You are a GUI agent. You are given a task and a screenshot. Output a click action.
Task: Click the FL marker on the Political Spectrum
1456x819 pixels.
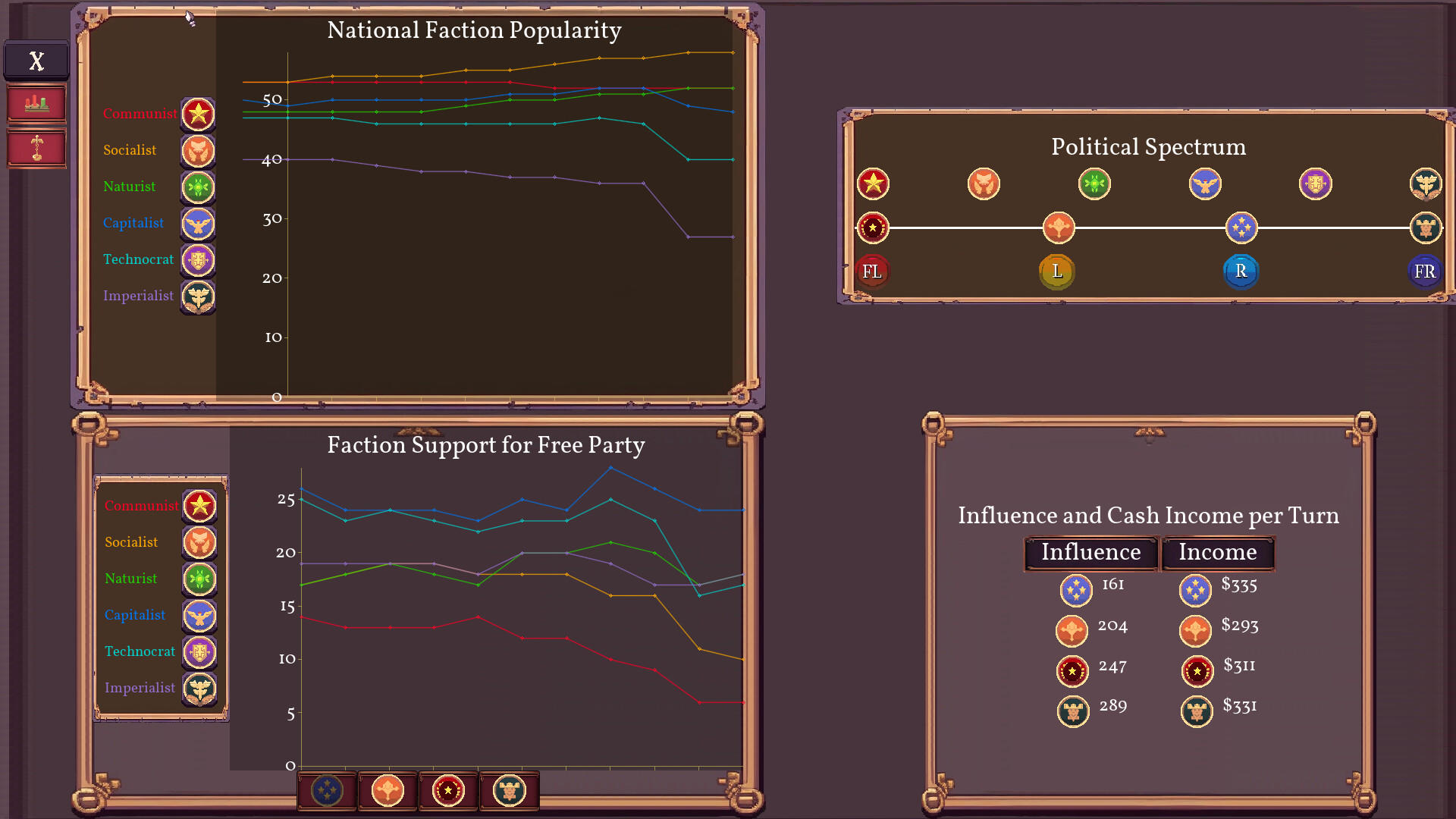(x=873, y=271)
